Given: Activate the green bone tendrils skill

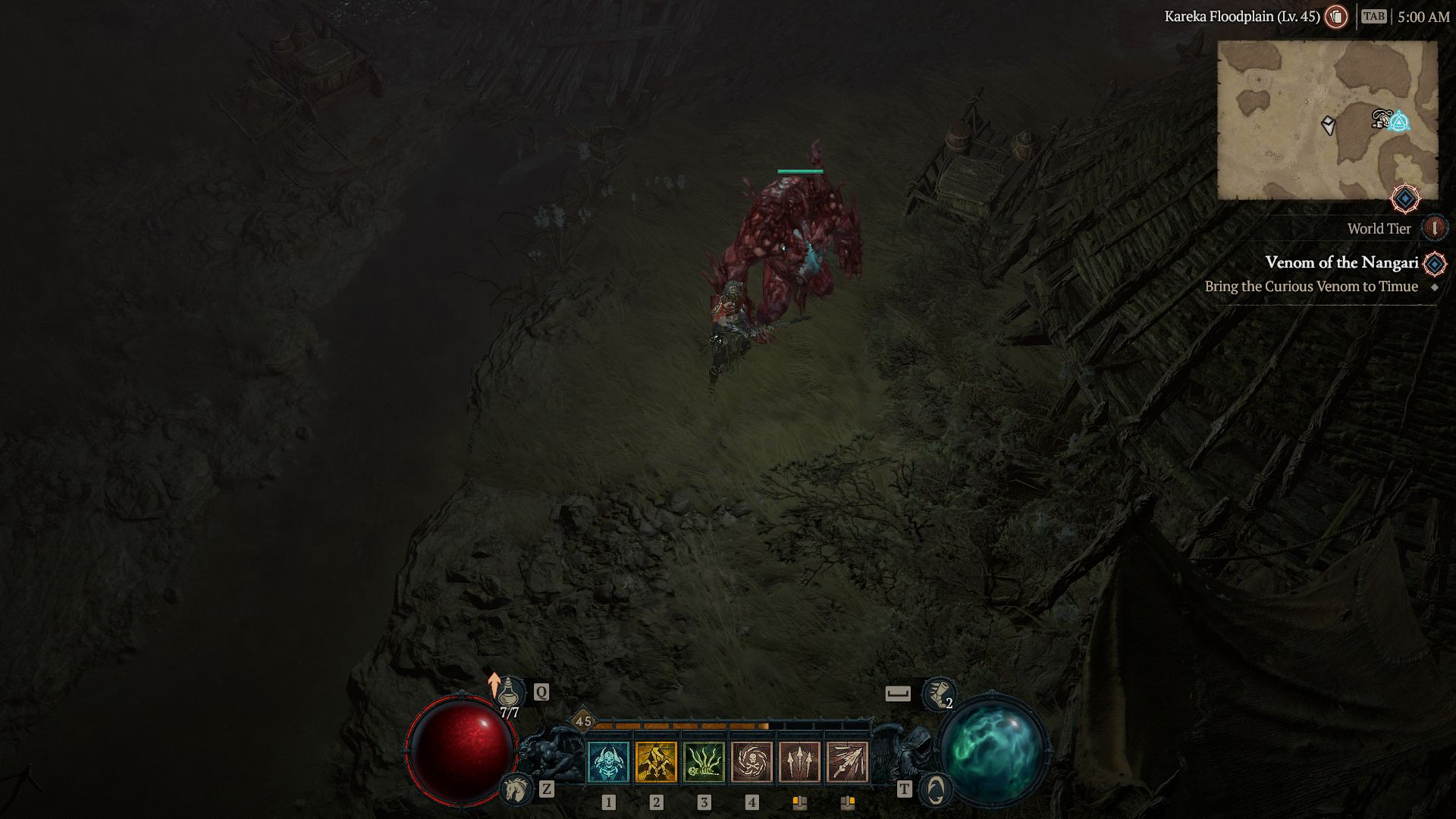Looking at the screenshot, I should click(704, 761).
